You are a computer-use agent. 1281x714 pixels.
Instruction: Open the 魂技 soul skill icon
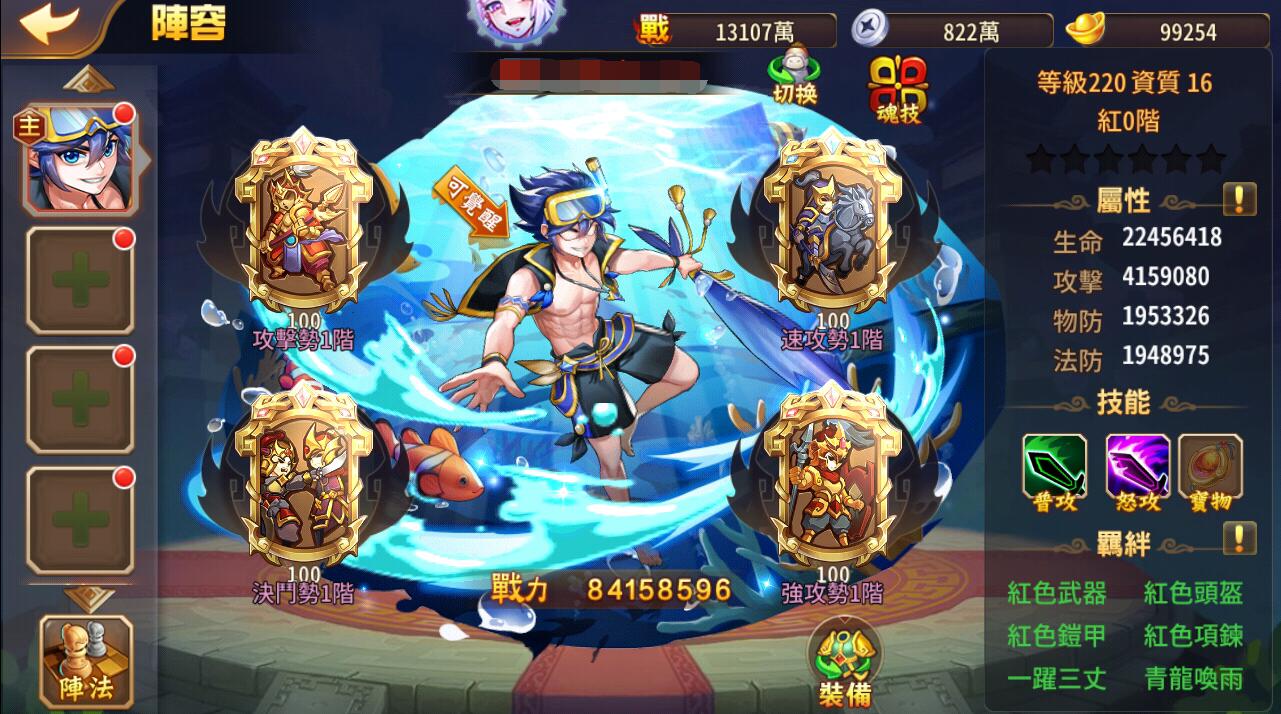click(897, 88)
